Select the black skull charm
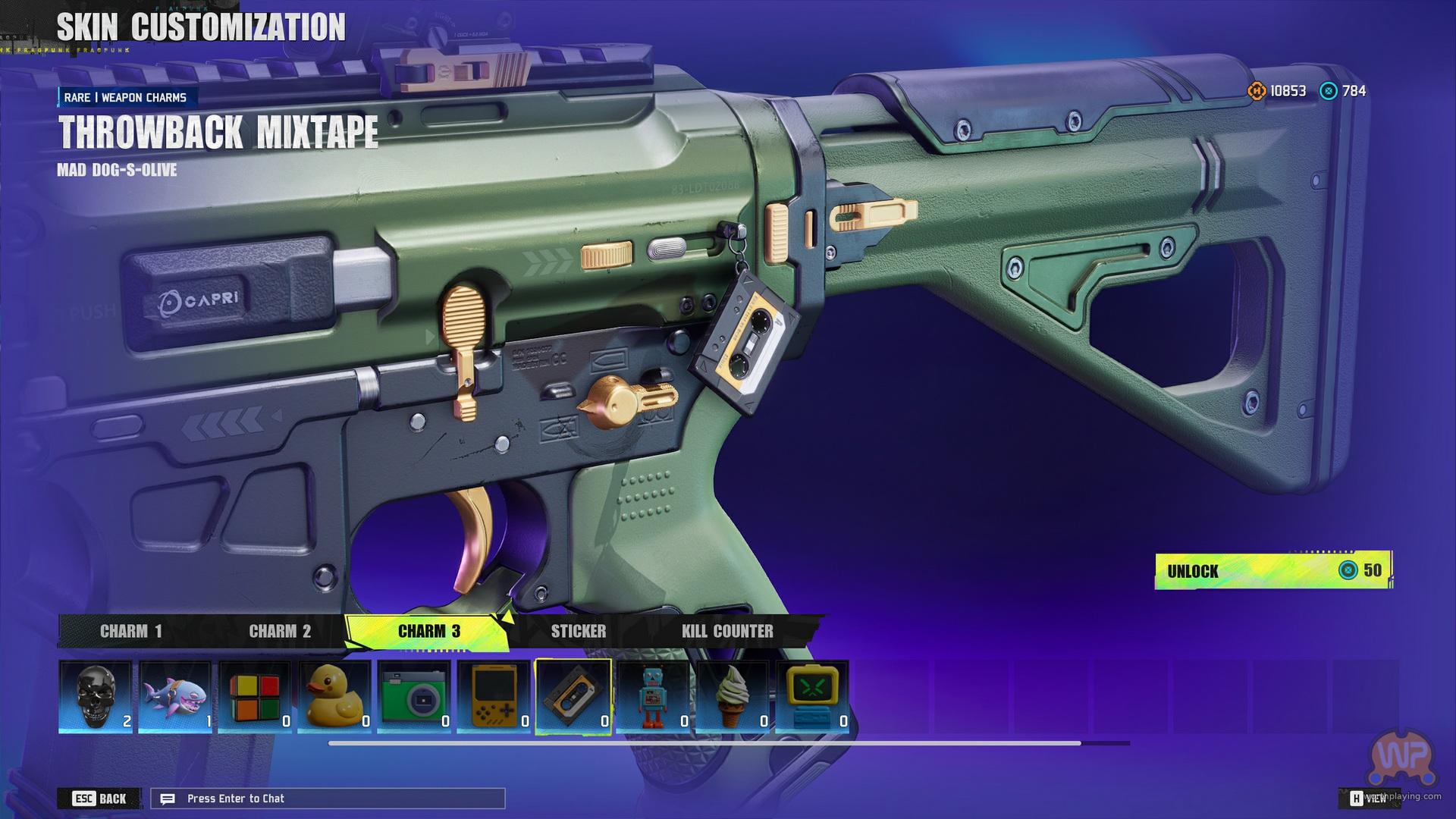 [x=96, y=696]
